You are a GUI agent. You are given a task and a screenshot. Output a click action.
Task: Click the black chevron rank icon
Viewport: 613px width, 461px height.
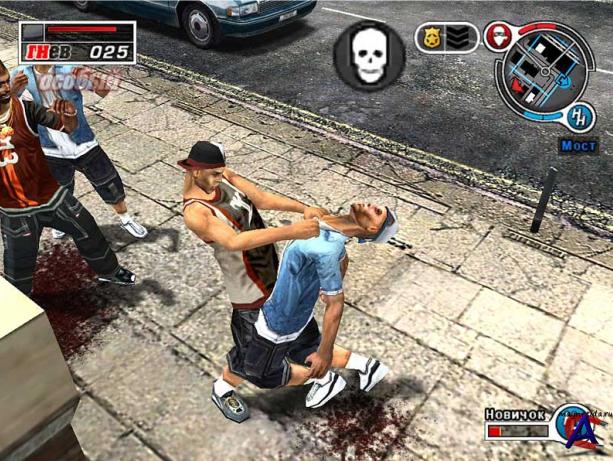[460, 38]
